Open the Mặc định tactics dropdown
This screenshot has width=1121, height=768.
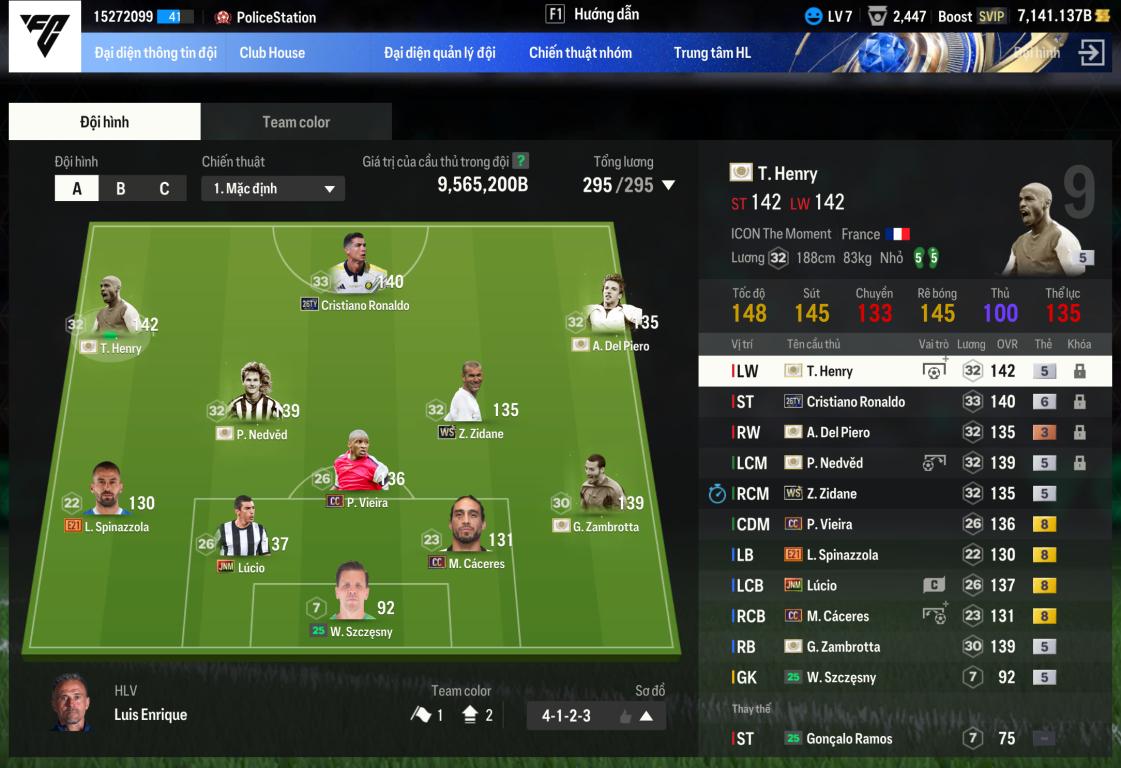273,189
